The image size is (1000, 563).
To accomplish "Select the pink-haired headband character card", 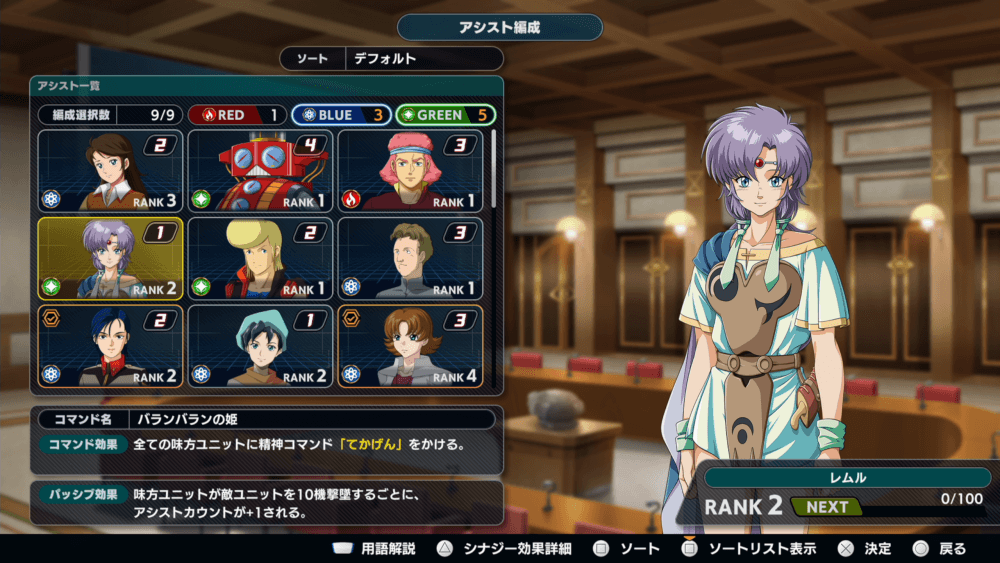I will click(411, 171).
